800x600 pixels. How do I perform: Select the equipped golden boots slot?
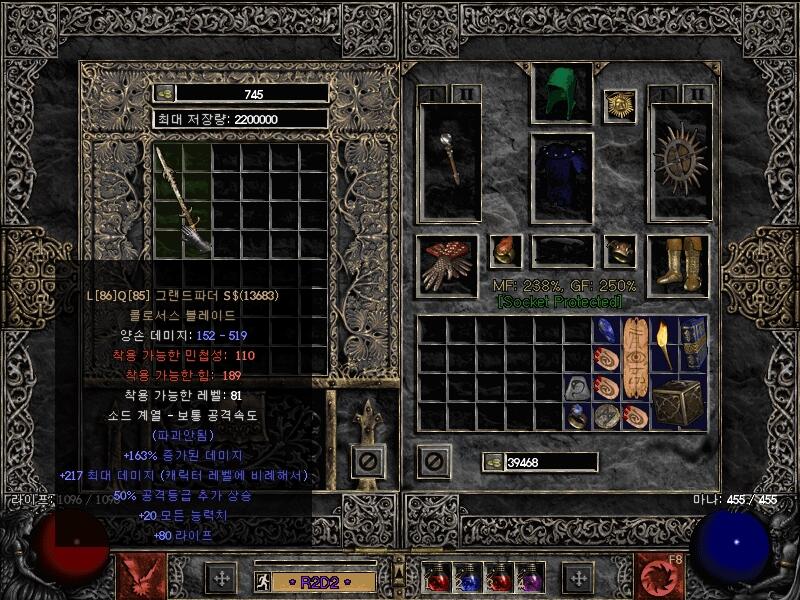(x=680, y=265)
